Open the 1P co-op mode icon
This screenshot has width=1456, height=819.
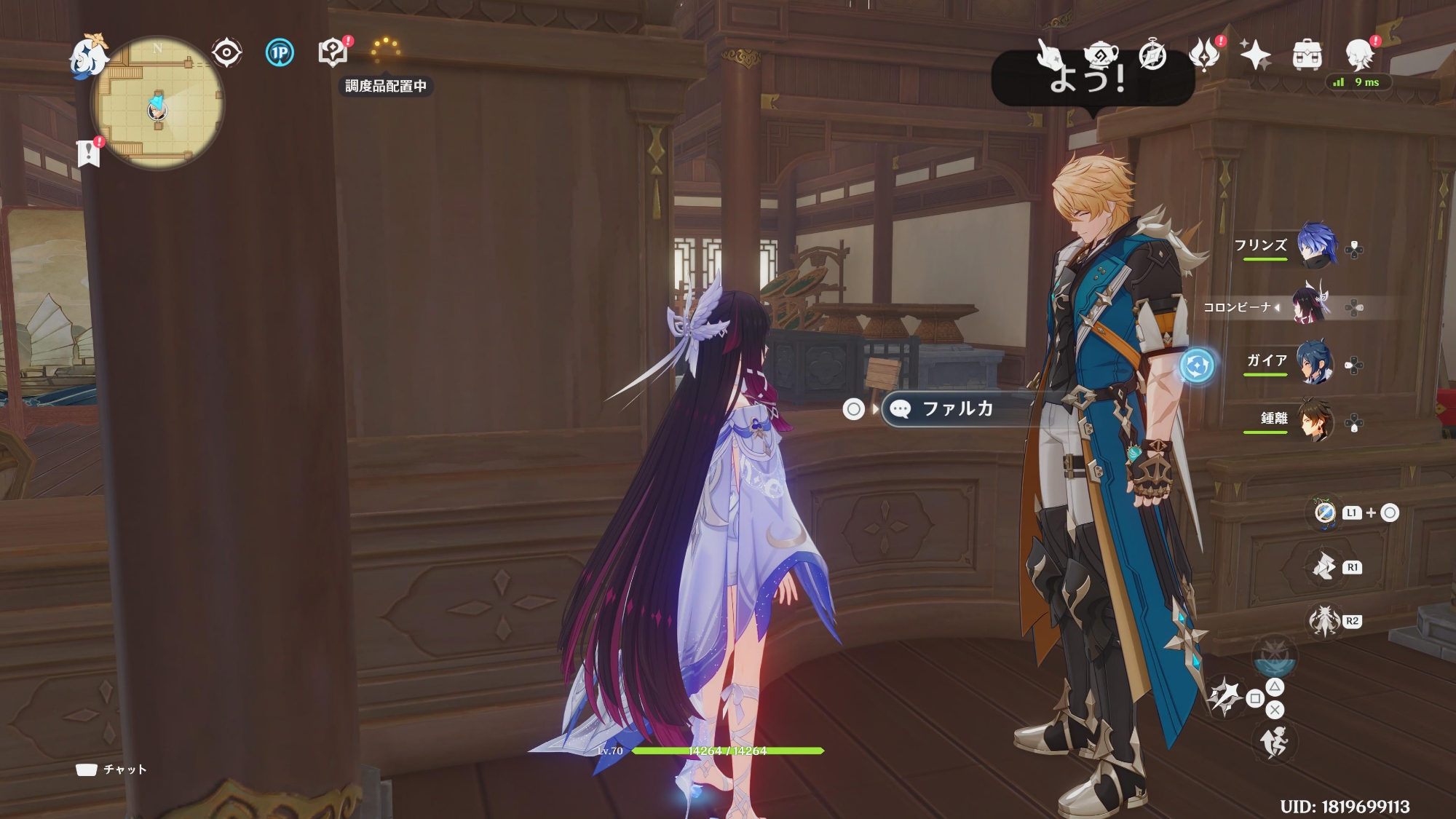280,52
